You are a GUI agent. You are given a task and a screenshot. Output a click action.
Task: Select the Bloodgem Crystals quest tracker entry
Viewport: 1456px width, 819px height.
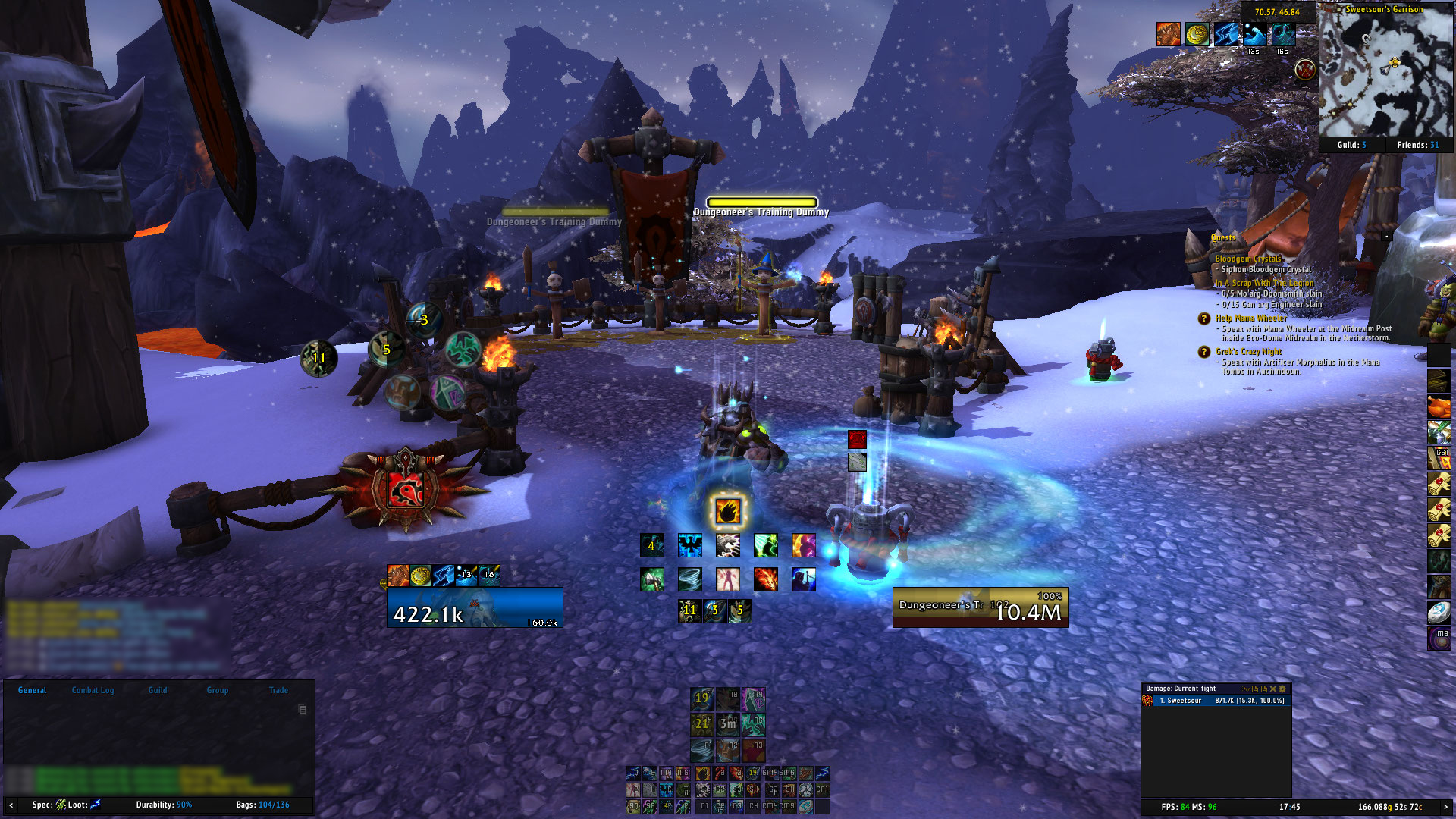point(1248,259)
